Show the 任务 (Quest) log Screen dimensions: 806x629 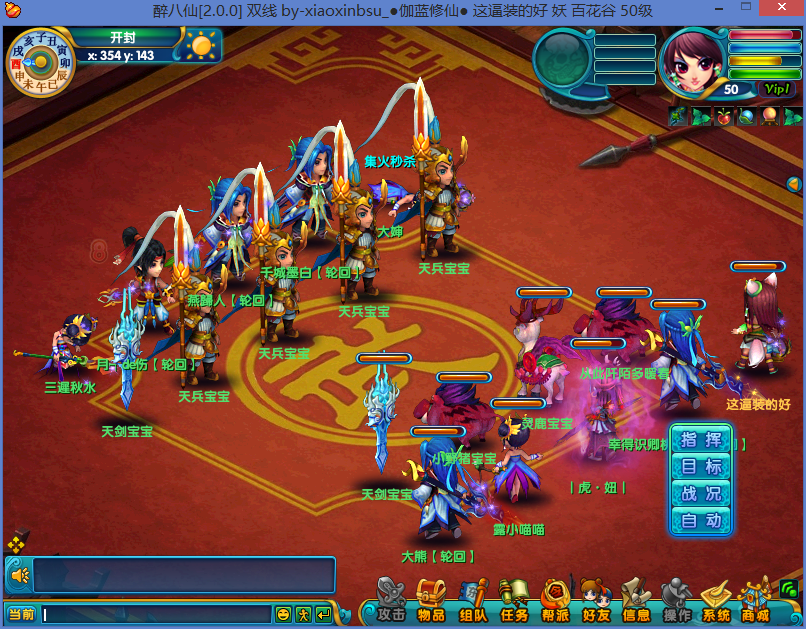tap(514, 600)
